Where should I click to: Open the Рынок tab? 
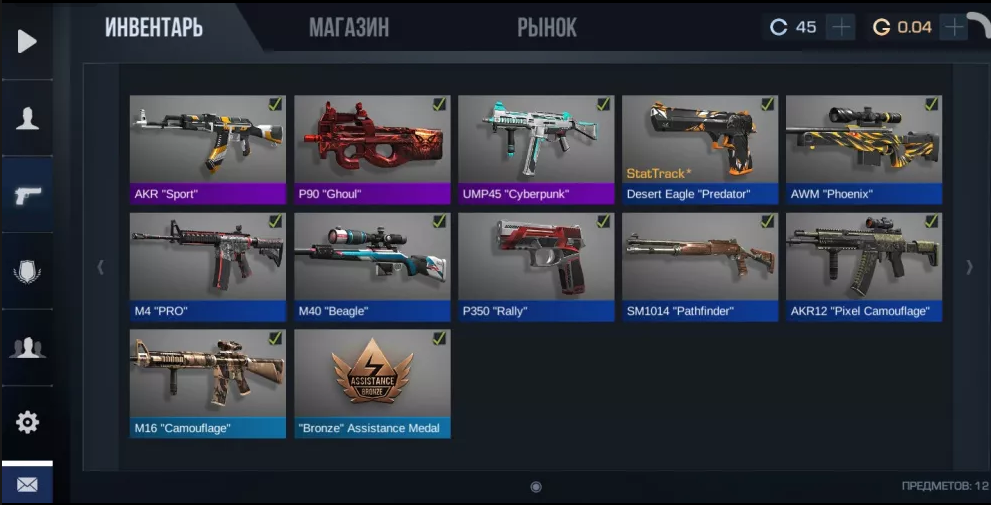tap(546, 28)
